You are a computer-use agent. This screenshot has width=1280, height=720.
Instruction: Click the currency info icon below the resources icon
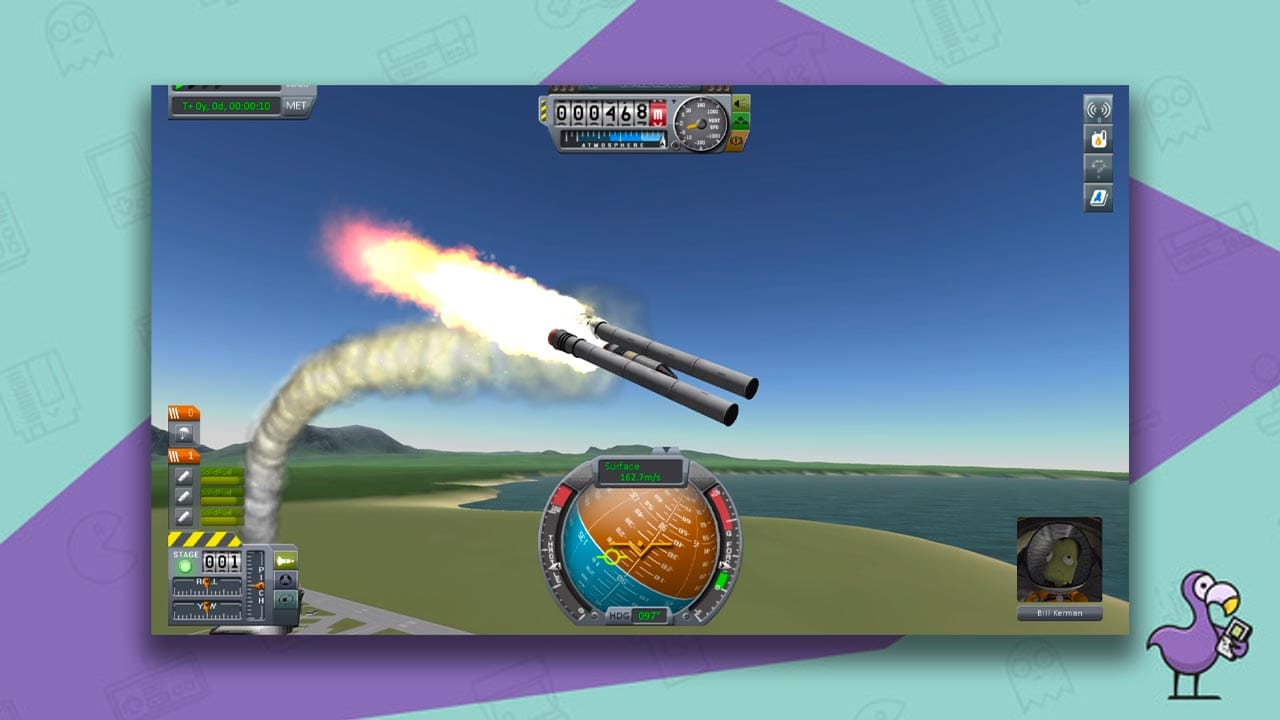pyautogui.click(x=1098, y=168)
